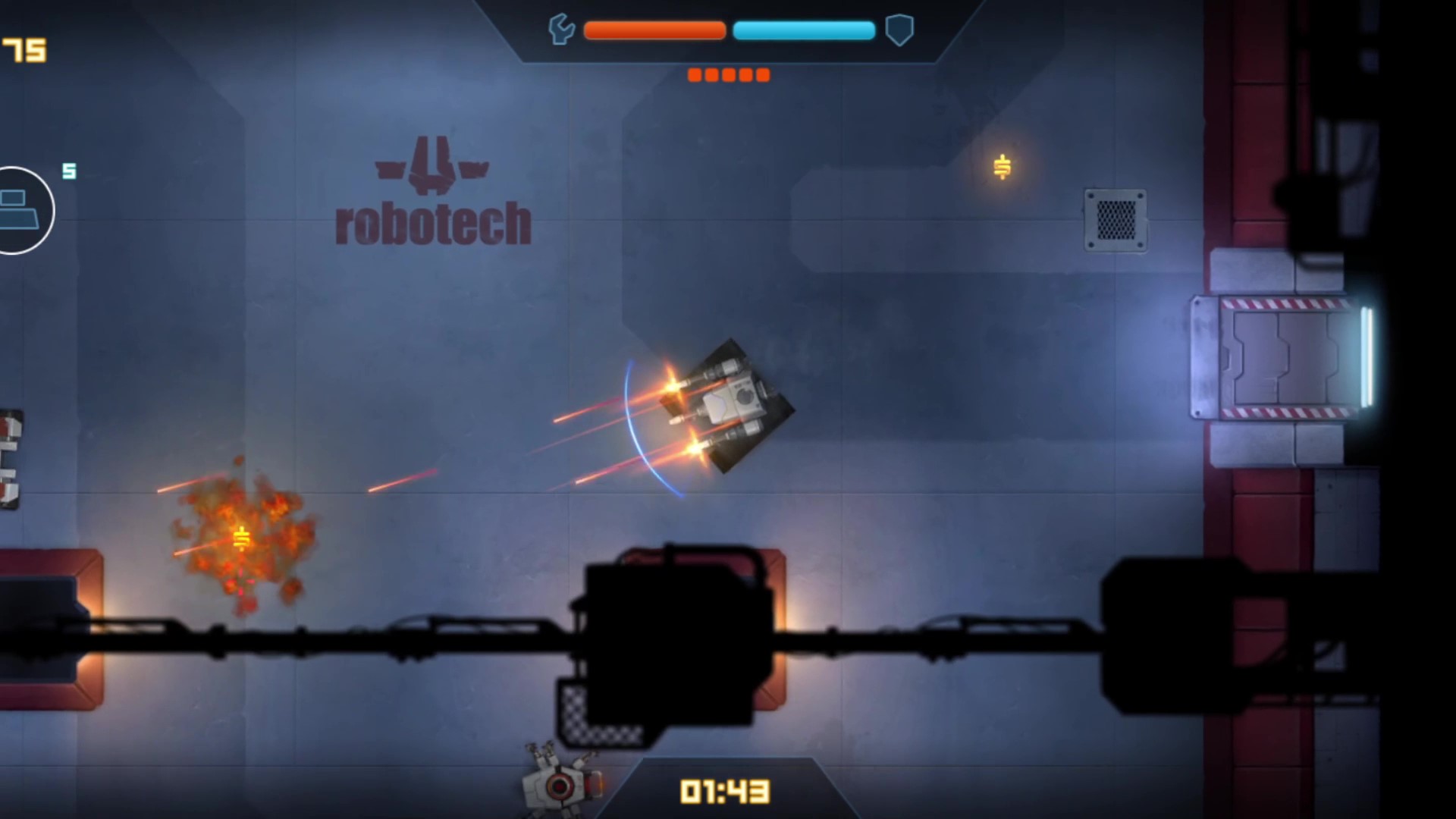Toggle the middle ammo pip indicator
The image size is (1456, 819).
[x=728, y=74]
